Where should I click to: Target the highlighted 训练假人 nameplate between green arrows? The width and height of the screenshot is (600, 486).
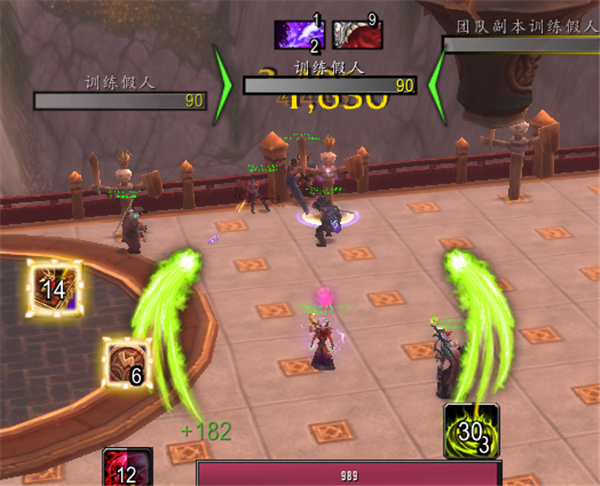click(x=330, y=86)
